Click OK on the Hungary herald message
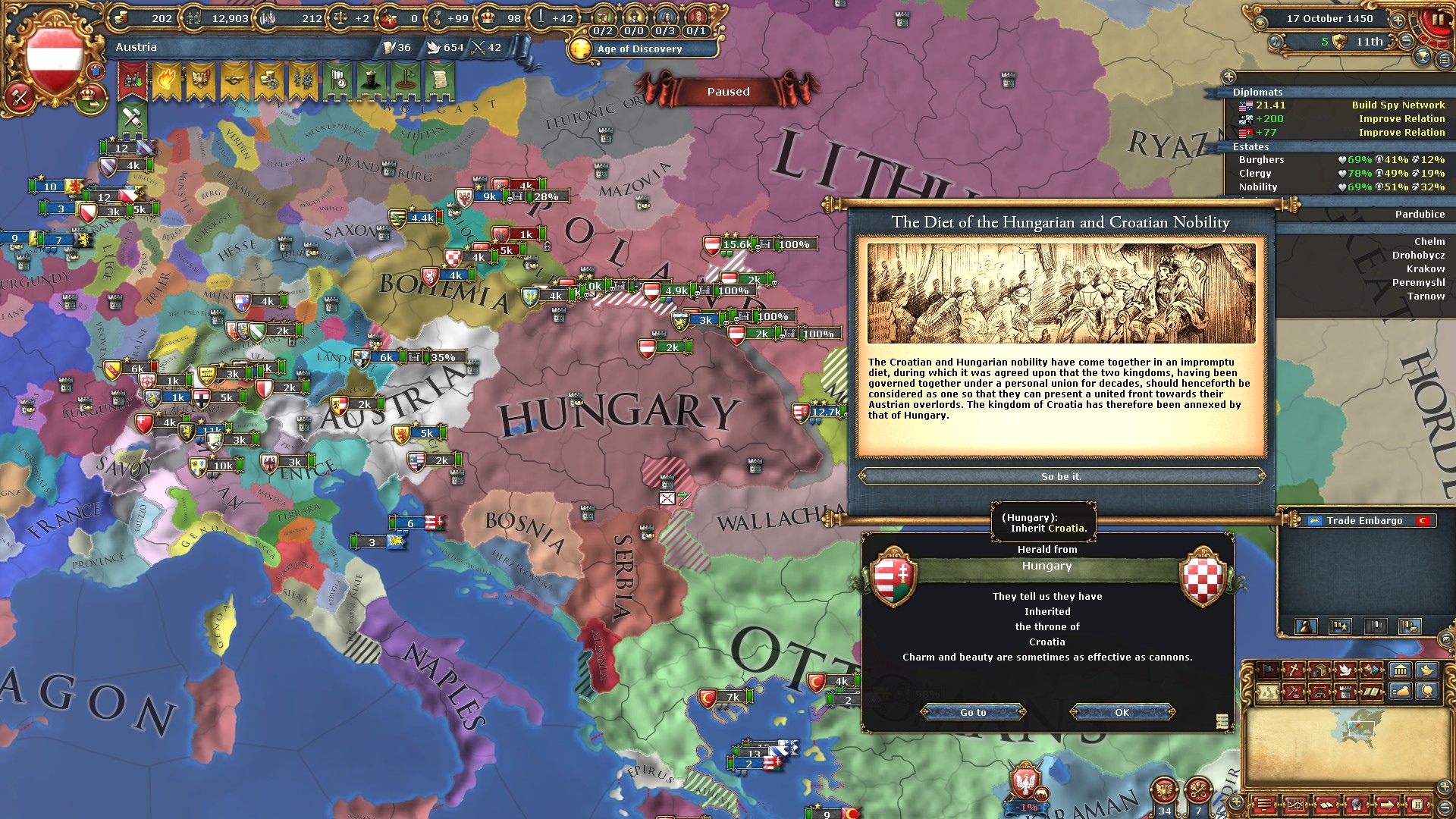This screenshot has width=1456, height=819. click(x=1122, y=712)
